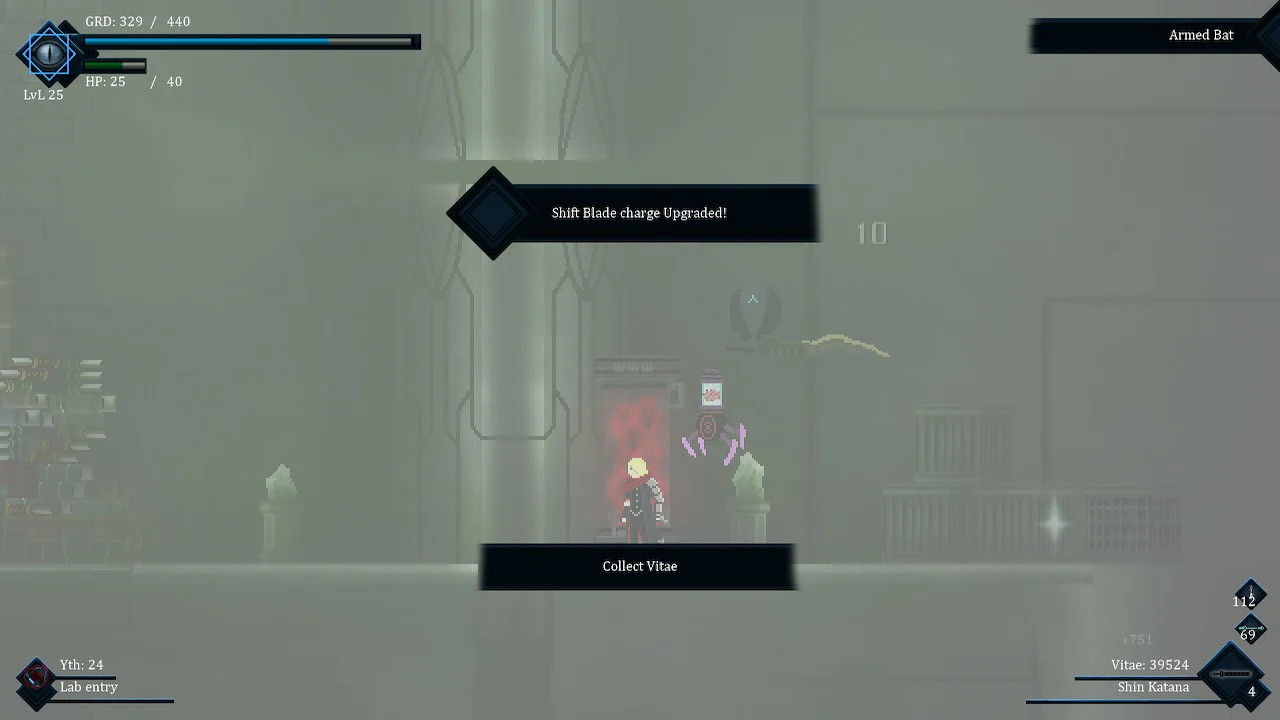
Task: Expand the Vitae: 39524 display
Action: click(x=1148, y=664)
